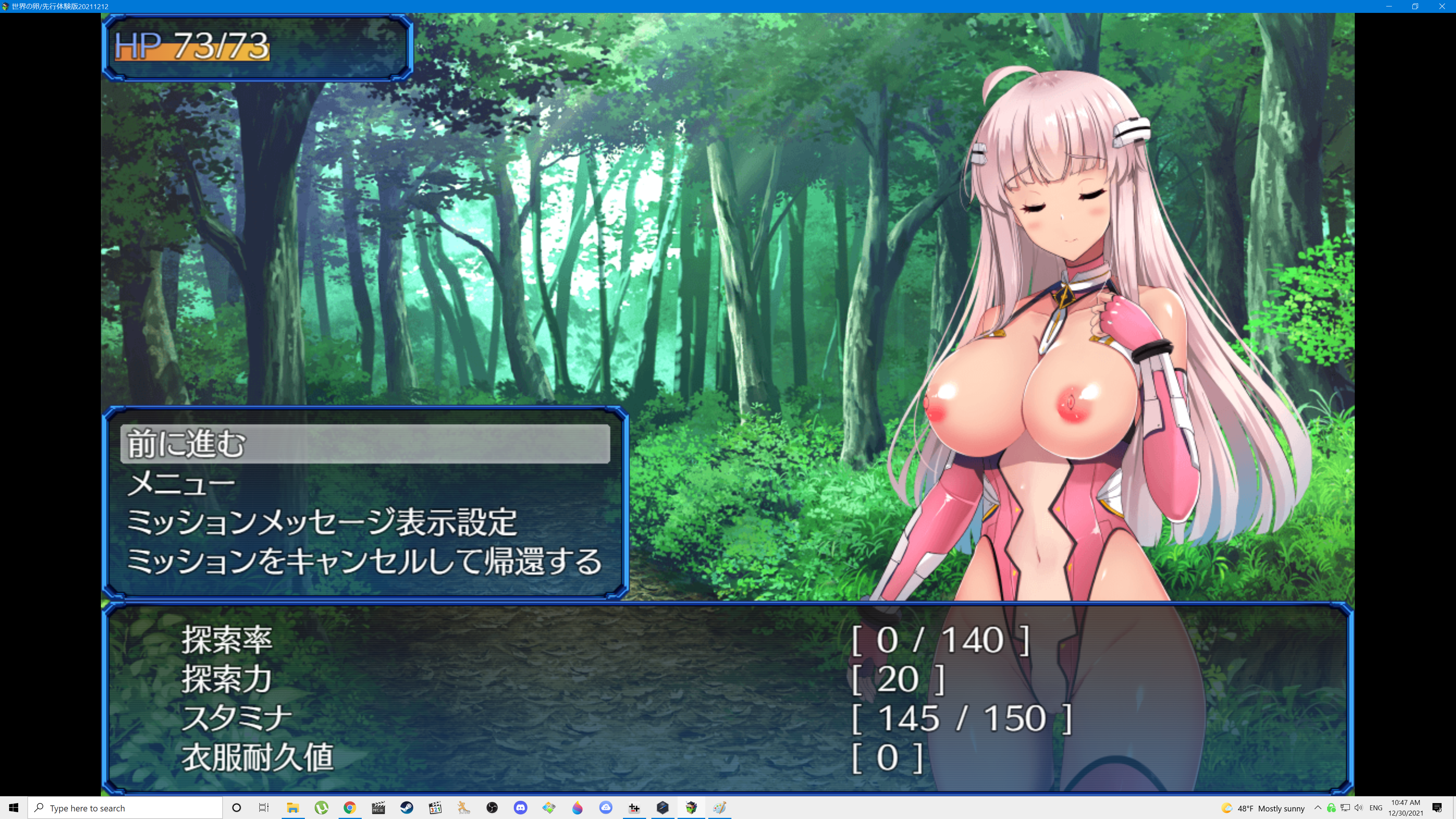Select the 前に進む menu option
This screenshot has width=1456, height=819.
tap(364, 444)
